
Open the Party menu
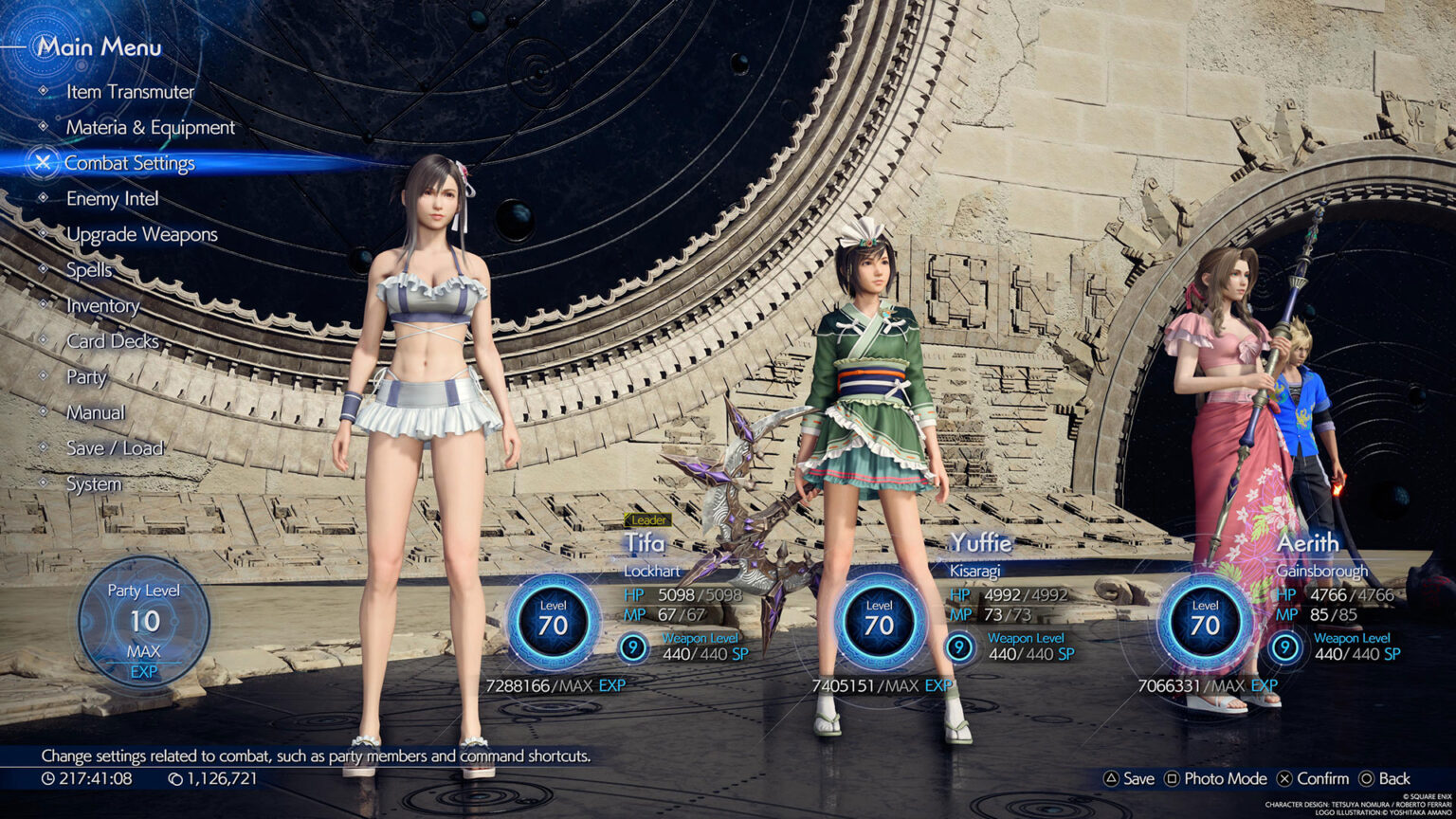tap(86, 377)
